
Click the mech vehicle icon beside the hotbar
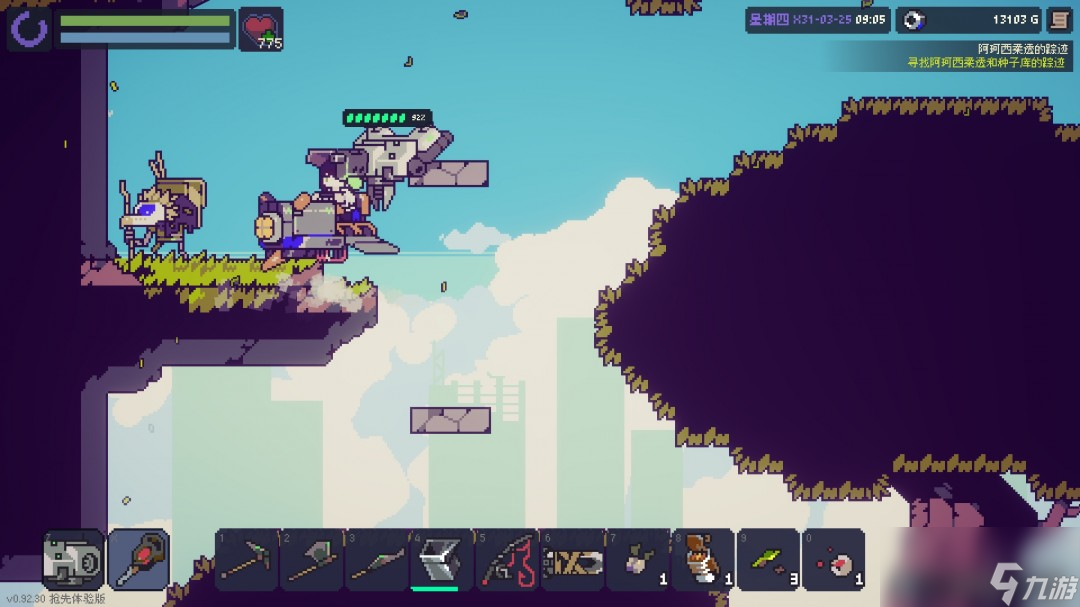[x=73, y=560]
